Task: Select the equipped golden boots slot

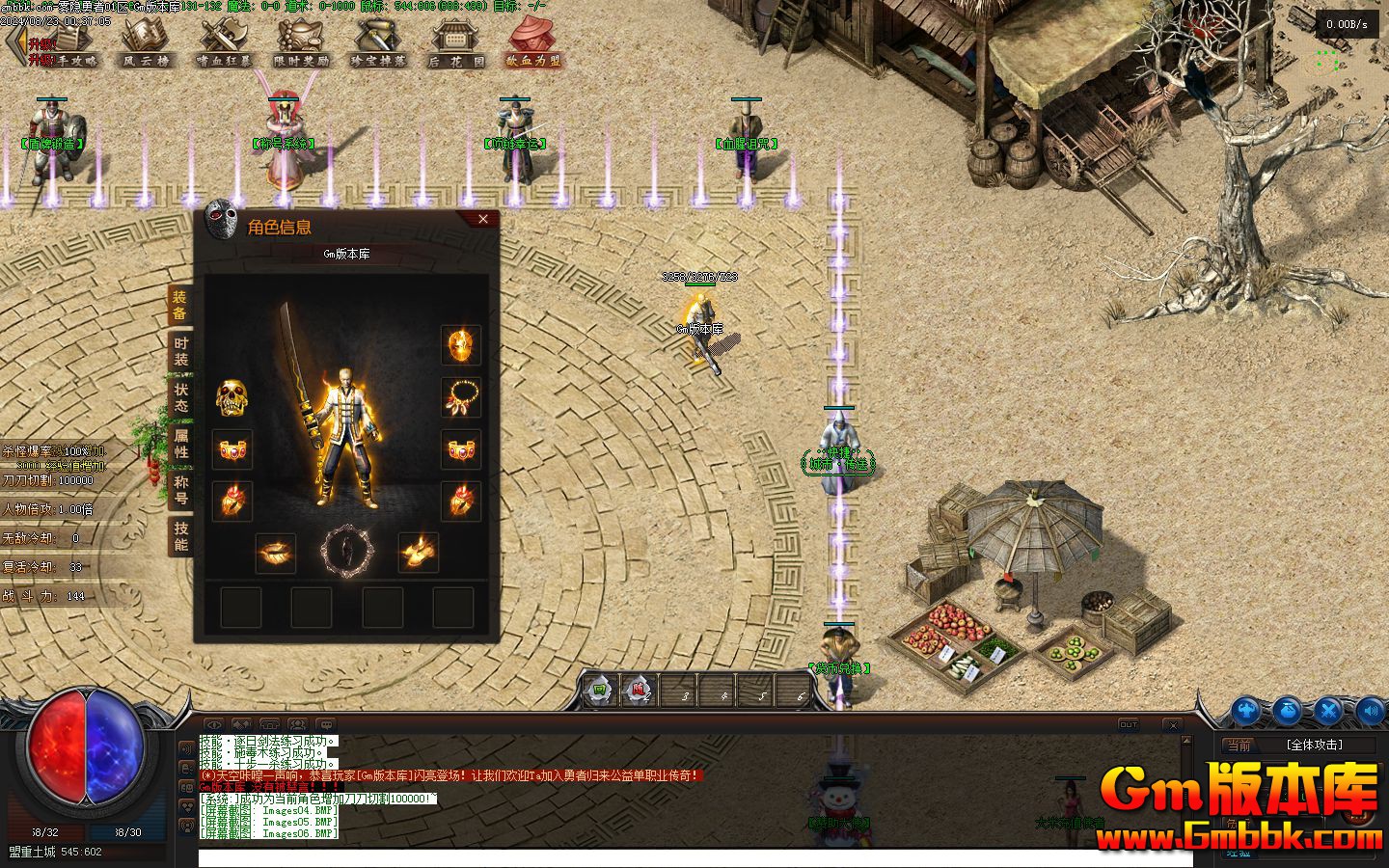Action: tap(418, 552)
